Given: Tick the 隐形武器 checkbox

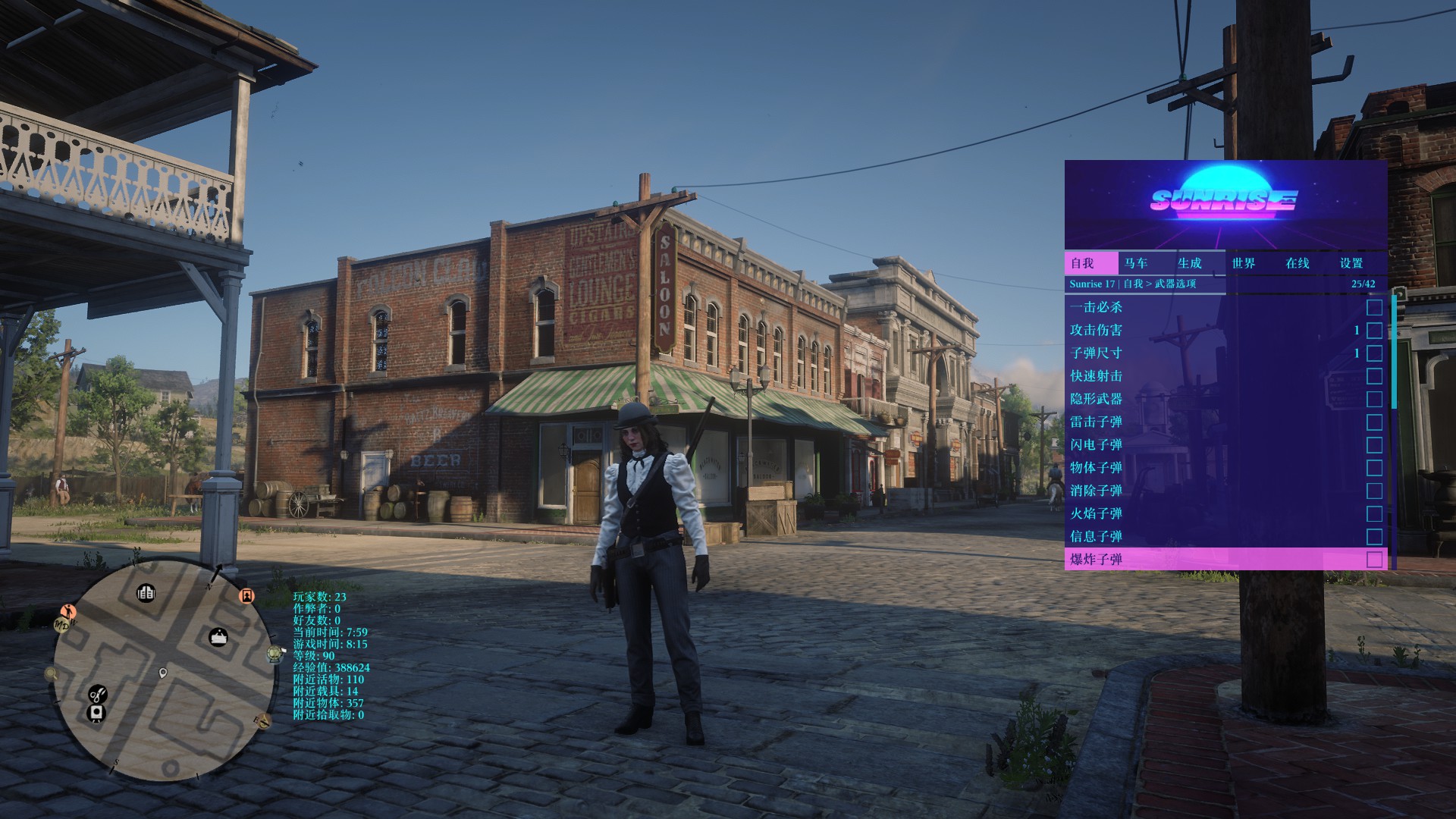Looking at the screenshot, I should tap(1373, 399).
